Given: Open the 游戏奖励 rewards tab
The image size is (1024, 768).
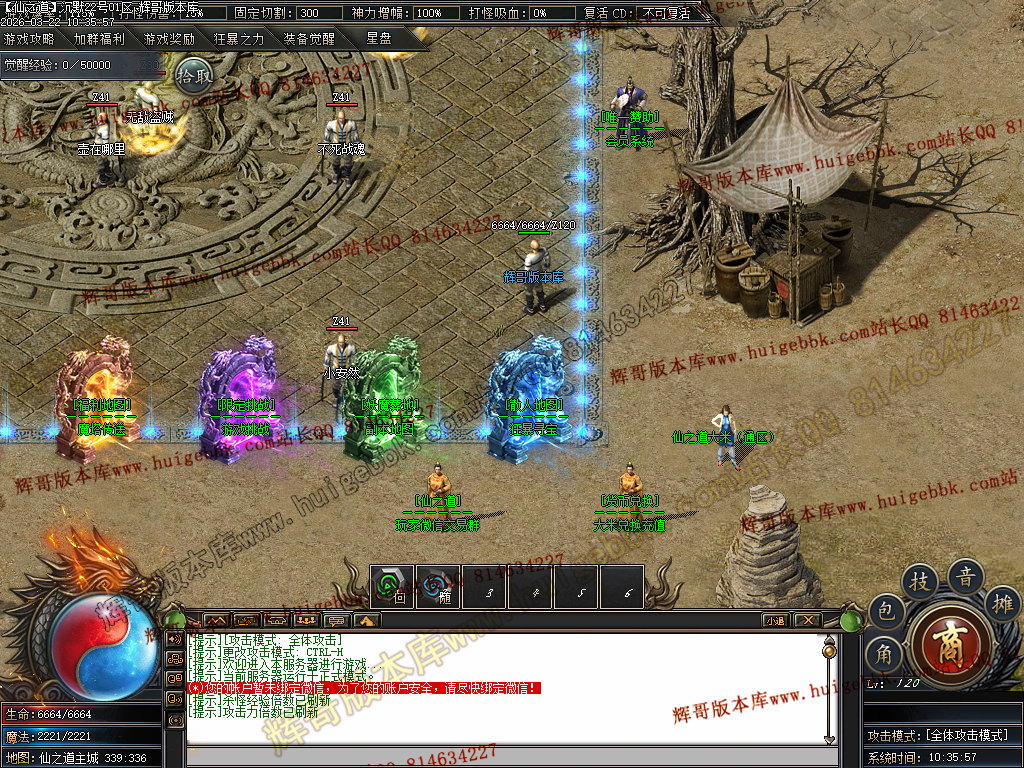Looking at the screenshot, I should [169, 40].
